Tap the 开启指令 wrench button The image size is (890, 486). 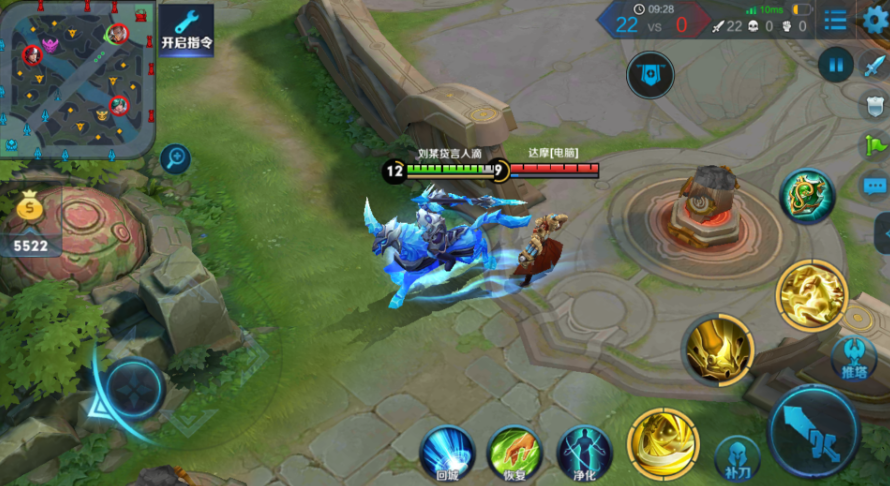187,30
